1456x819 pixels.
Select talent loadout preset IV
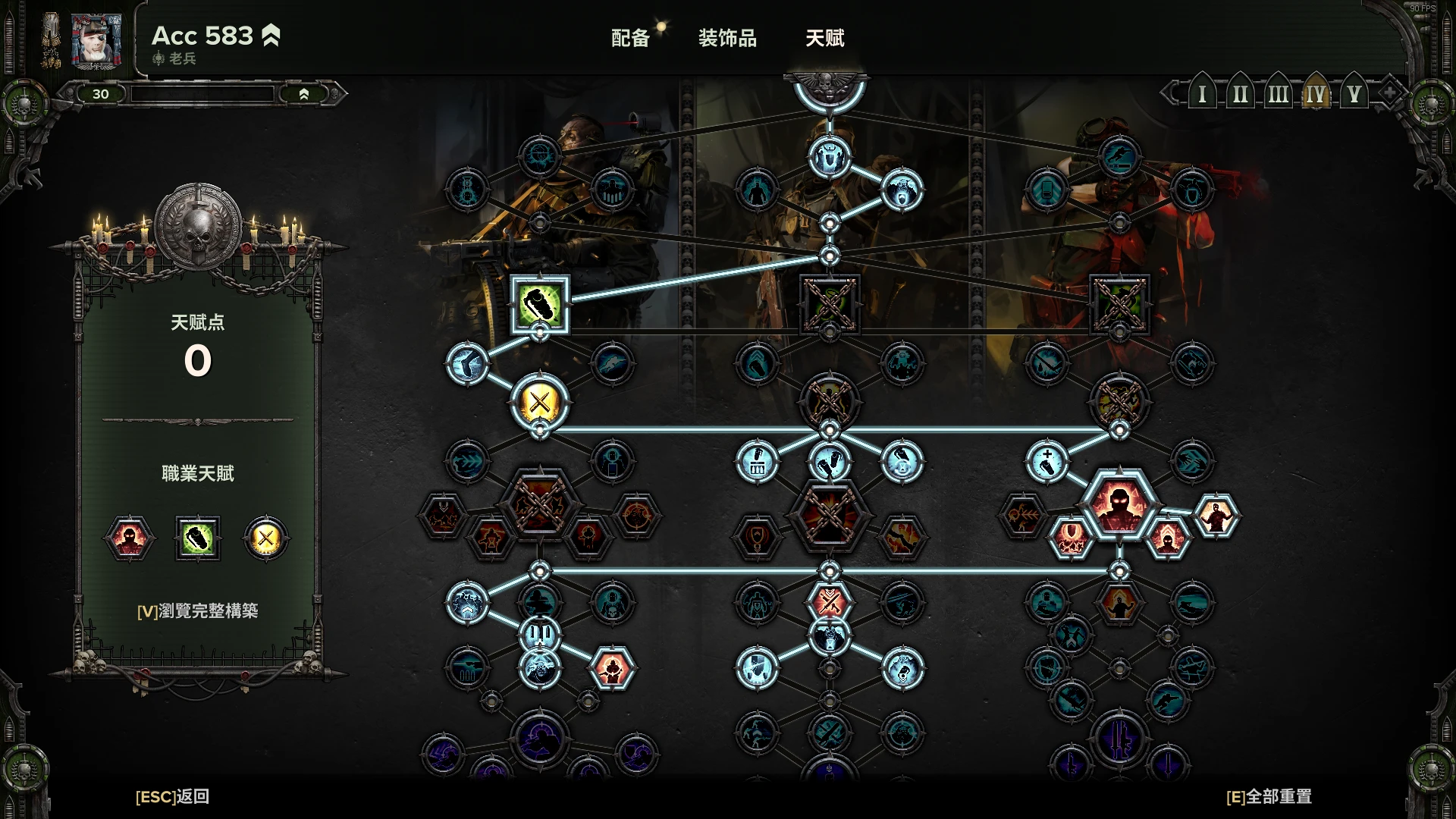(1316, 95)
